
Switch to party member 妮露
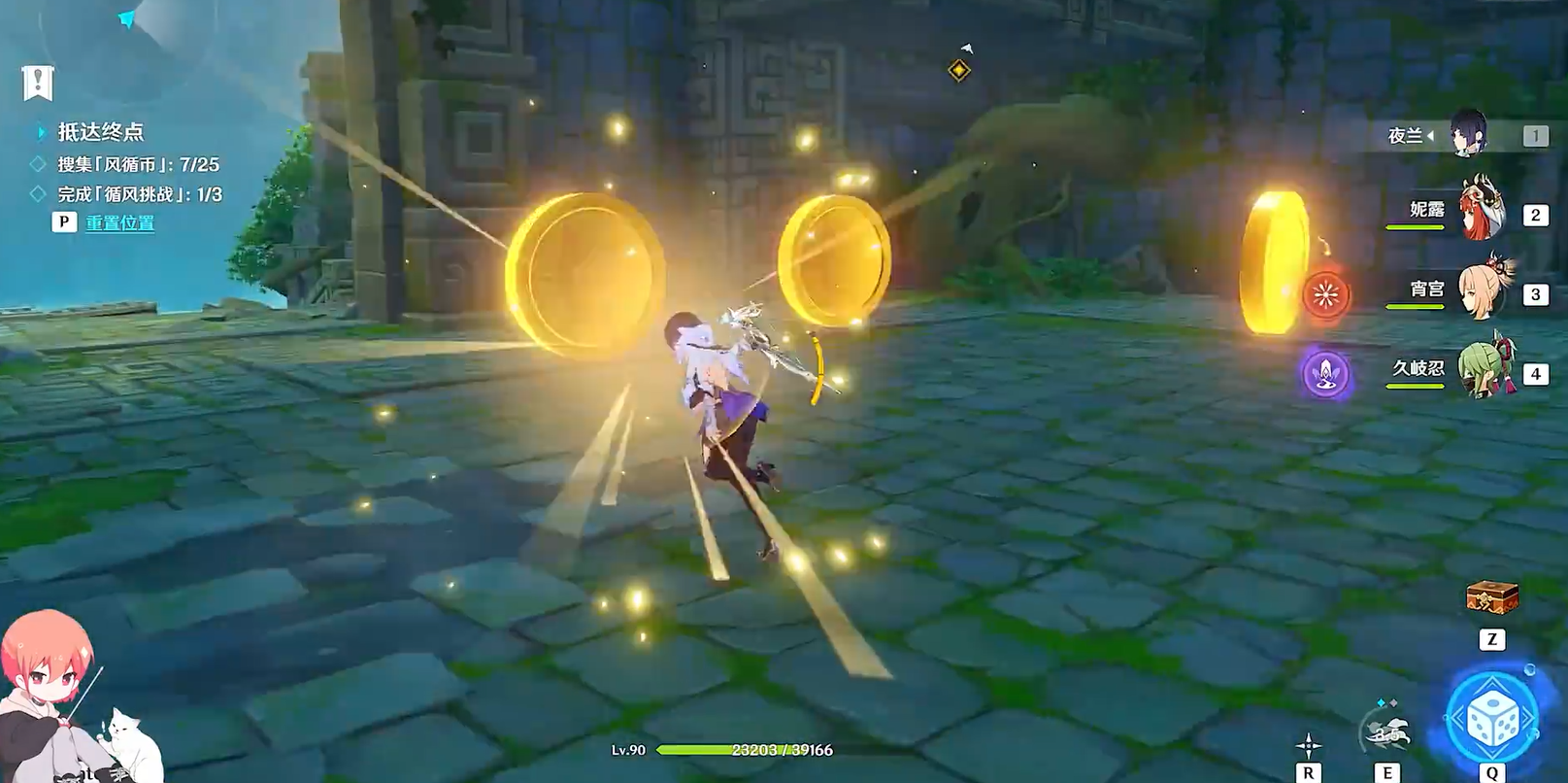point(1482,211)
